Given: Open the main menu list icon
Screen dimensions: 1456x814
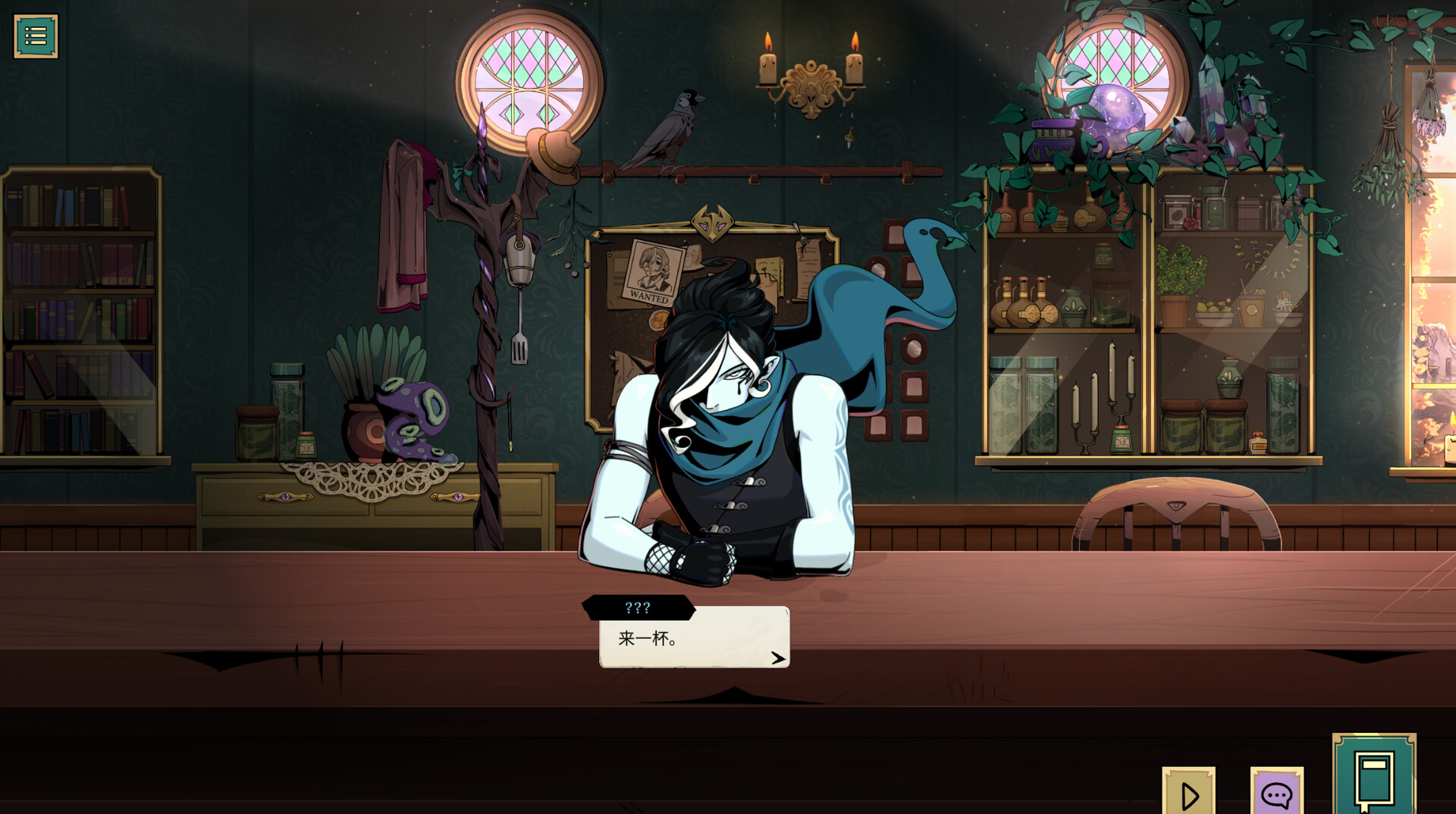Looking at the screenshot, I should tap(36, 34).
